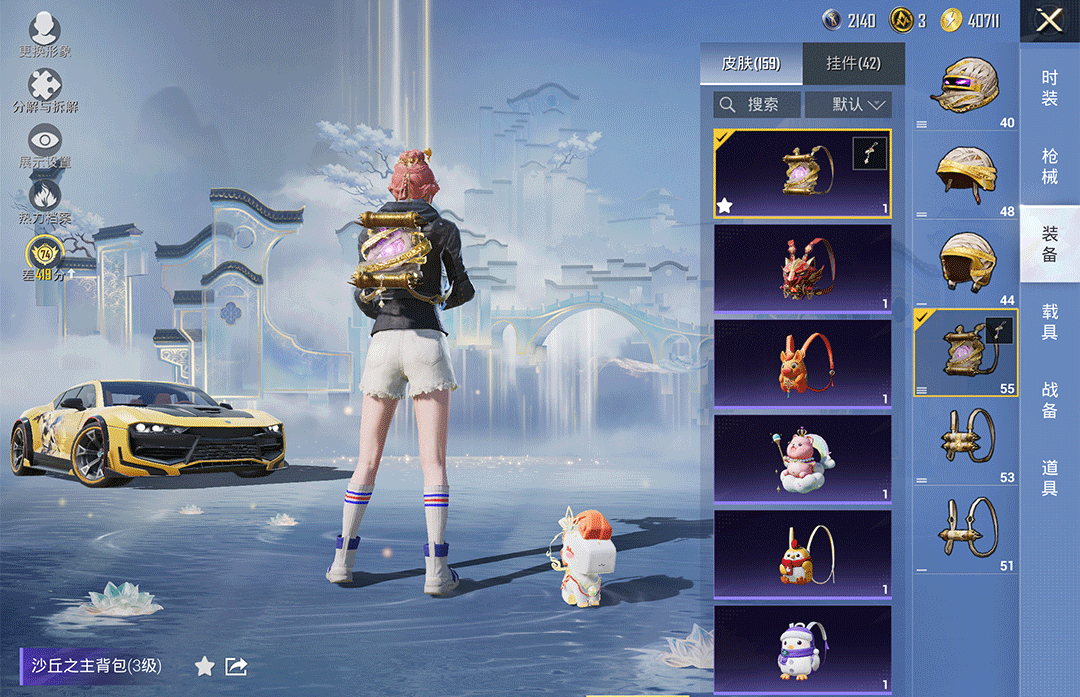
Task: Switch to the 枪械 category
Action: 1049,166
